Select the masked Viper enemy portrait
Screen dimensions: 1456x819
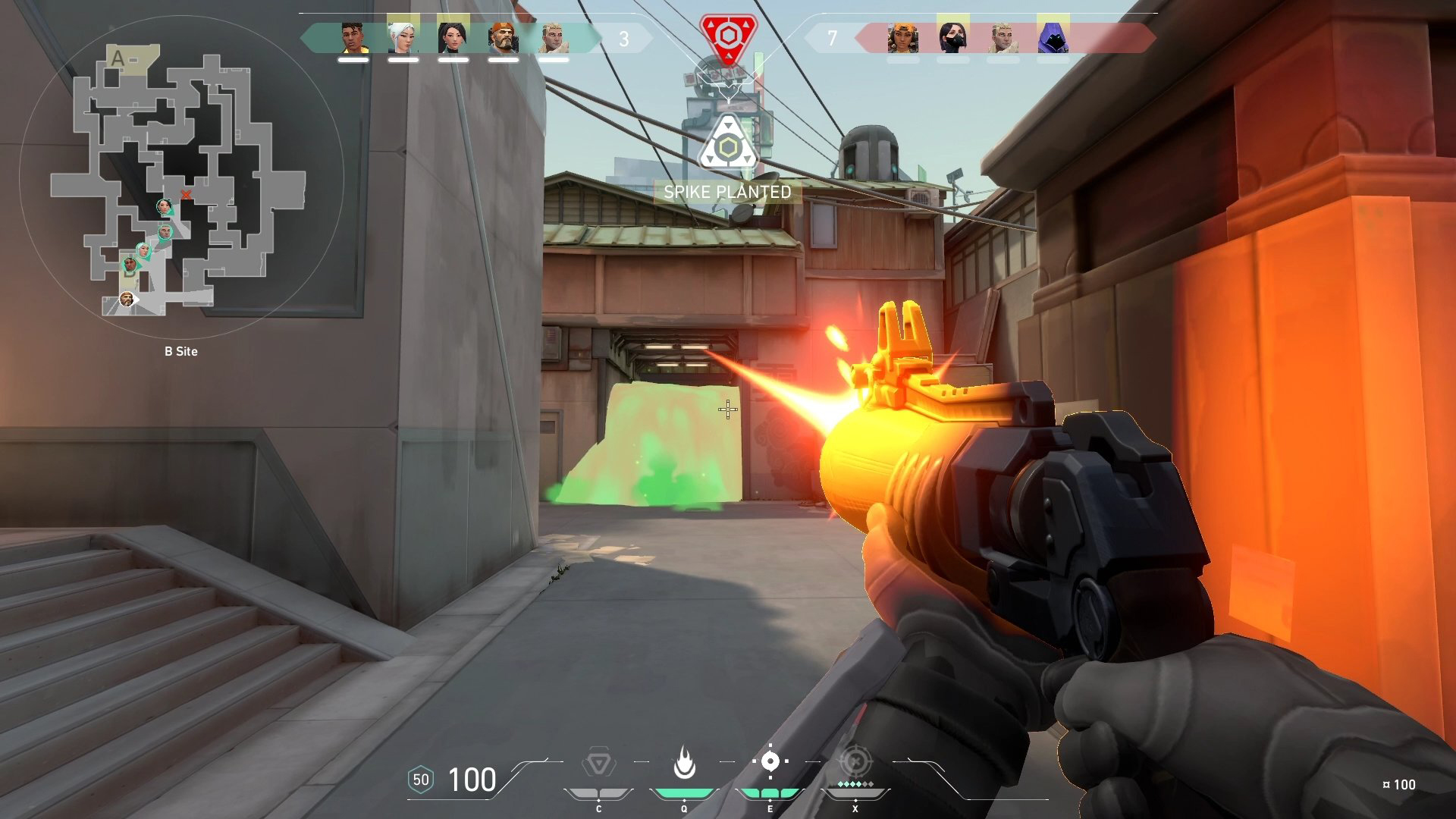[952, 38]
